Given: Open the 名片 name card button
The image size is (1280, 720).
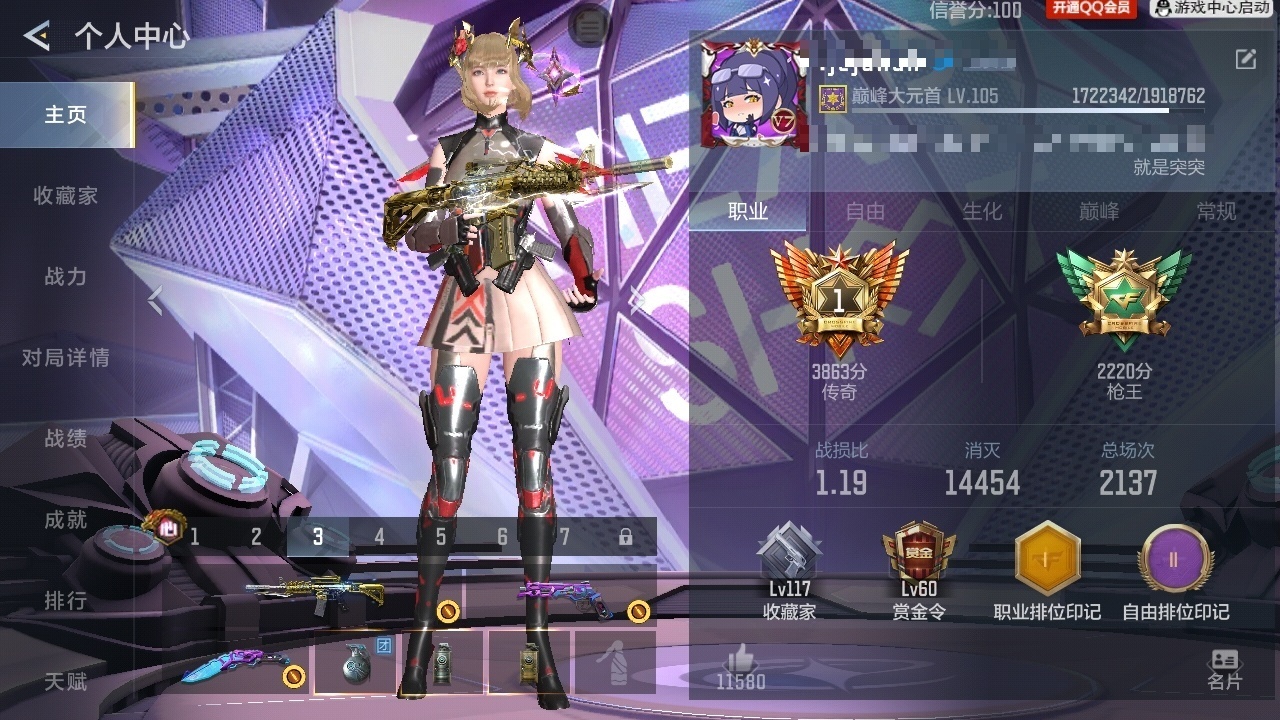Looking at the screenshot, I should (x=1224, y=670).
